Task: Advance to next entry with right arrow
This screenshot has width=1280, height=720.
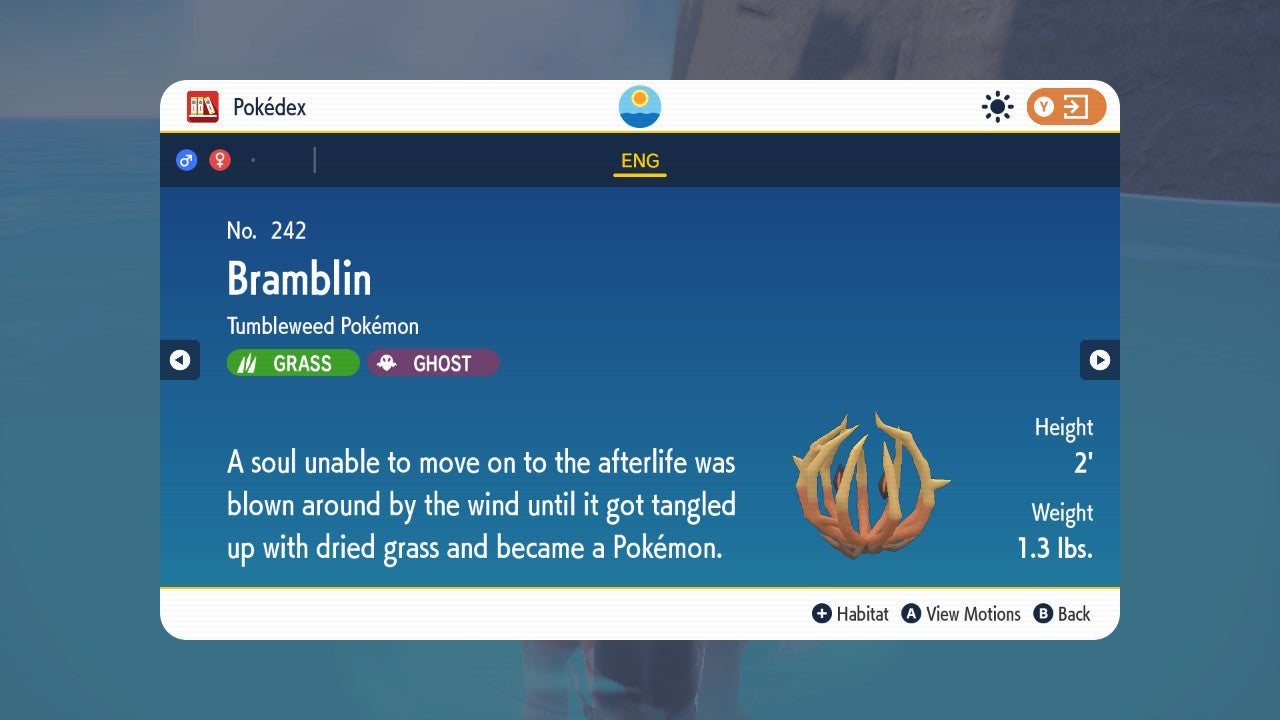Action: coord(1100,360)
